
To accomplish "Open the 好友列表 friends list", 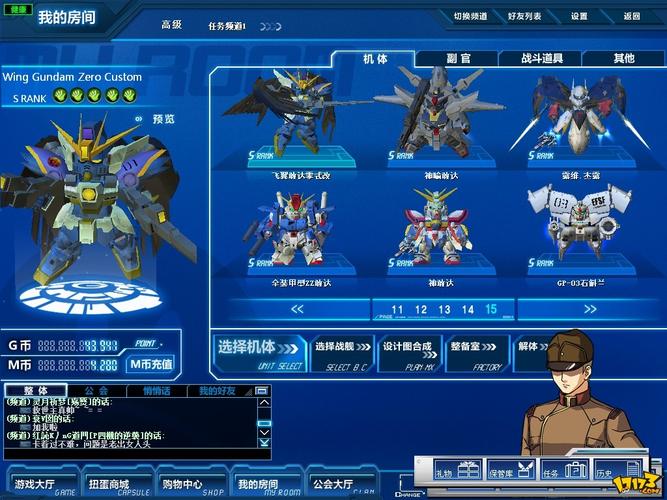I will pyautogui.click(x=524, y=16).
